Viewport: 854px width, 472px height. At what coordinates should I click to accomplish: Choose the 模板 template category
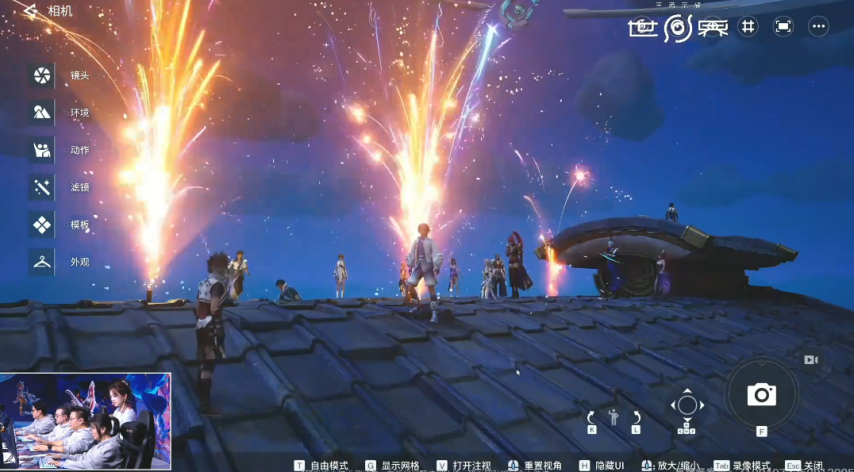[42, 225]
